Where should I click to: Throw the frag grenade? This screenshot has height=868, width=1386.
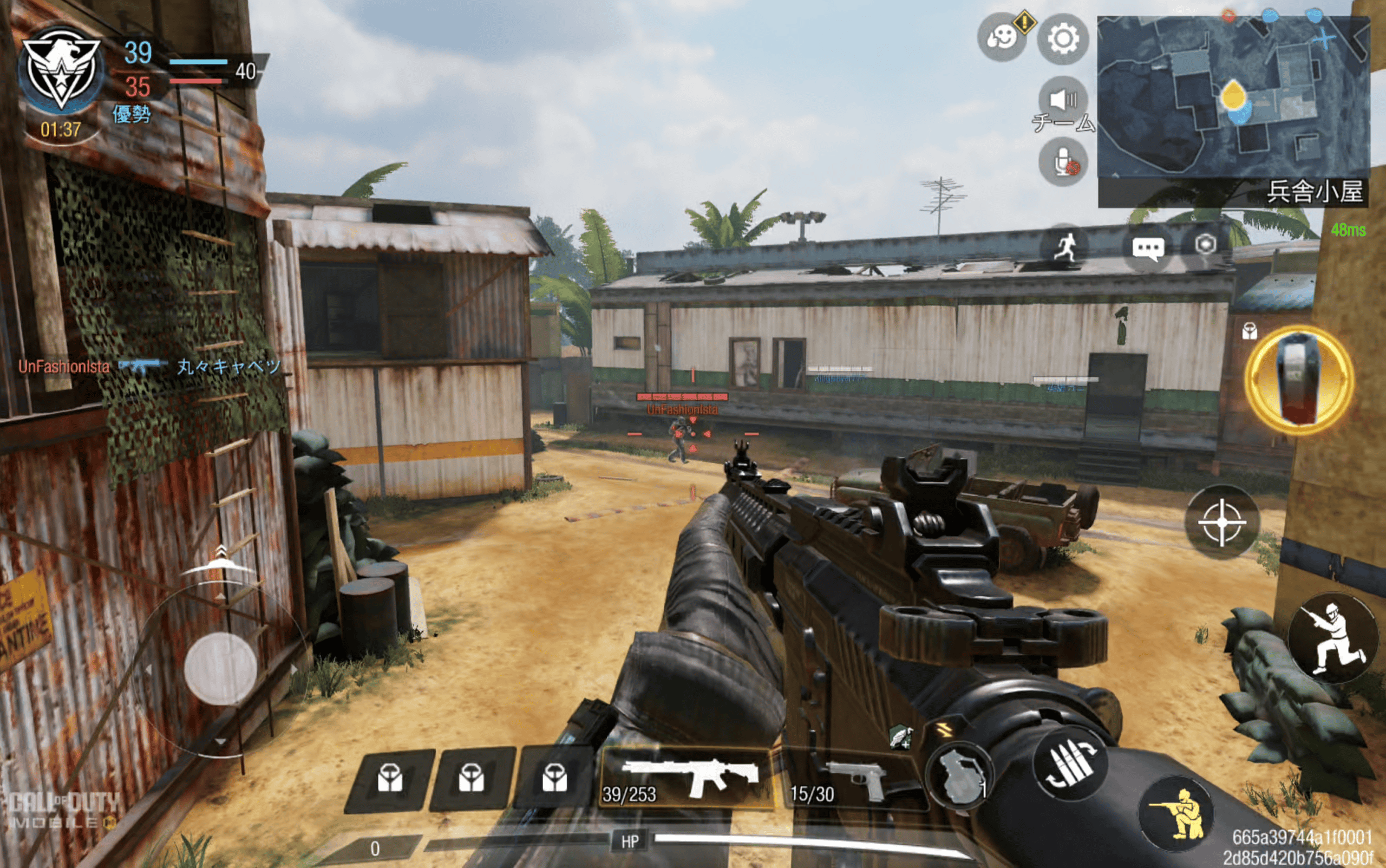click(x=960, y=777)
